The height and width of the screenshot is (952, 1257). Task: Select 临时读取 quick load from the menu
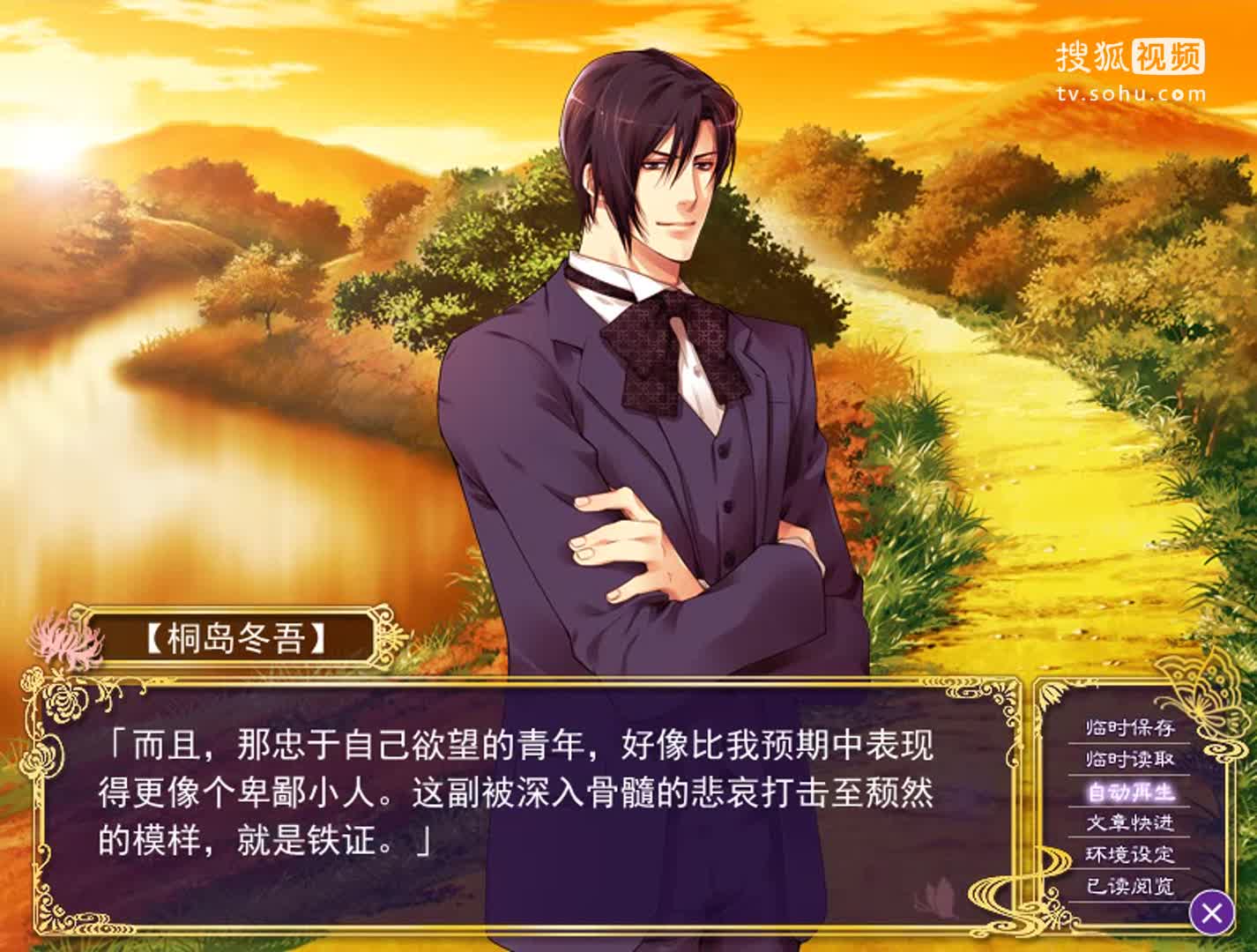1129,759
